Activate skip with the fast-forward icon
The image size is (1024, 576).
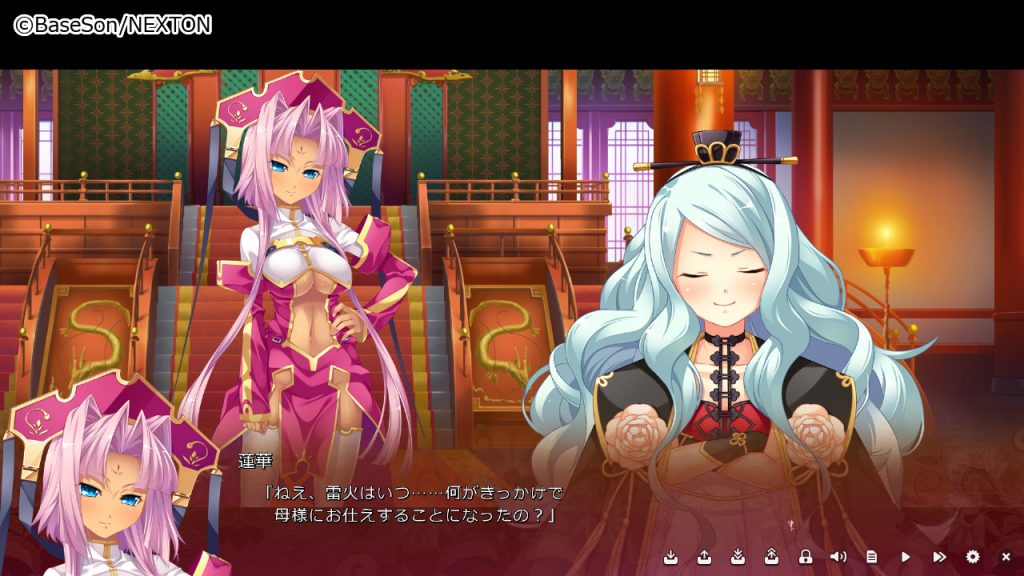point(939,556)
